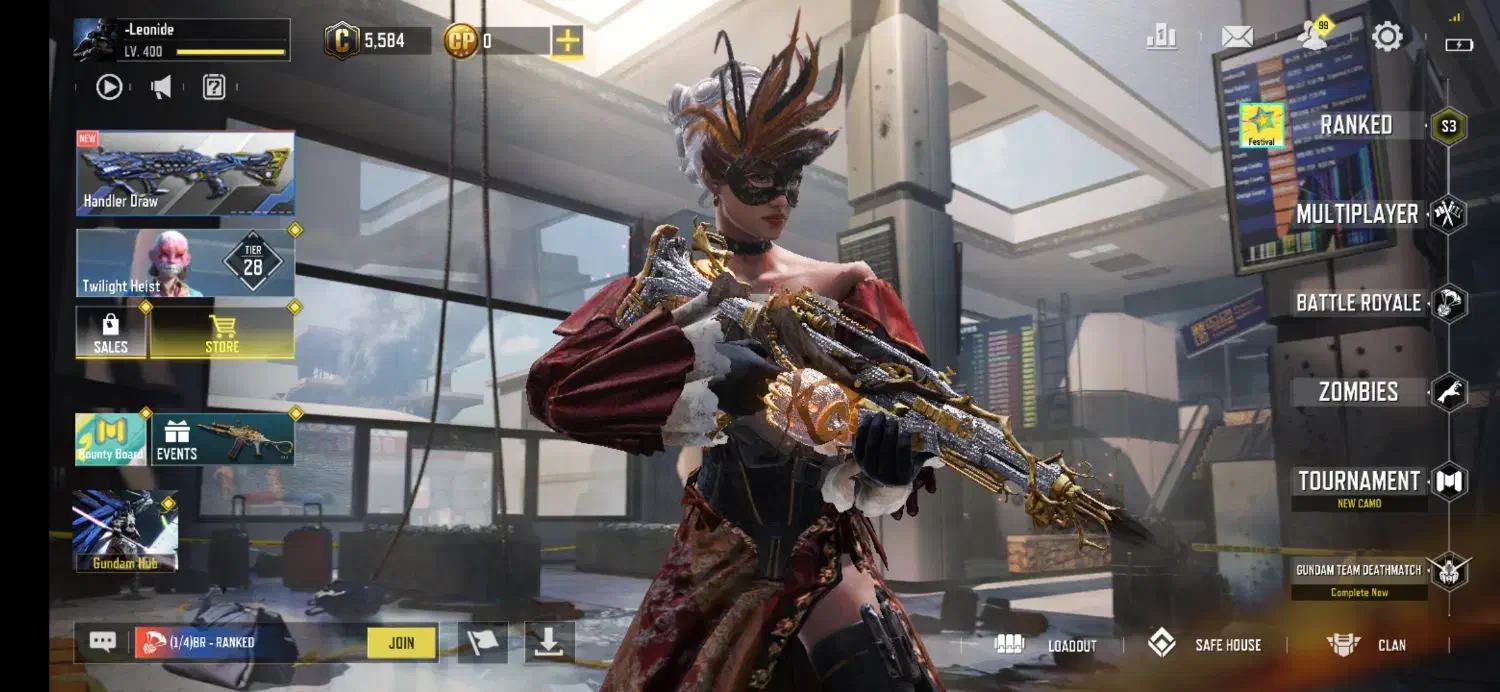Open the -Leonide player profile
This screenshot has height=692, width=1500.
181,40
